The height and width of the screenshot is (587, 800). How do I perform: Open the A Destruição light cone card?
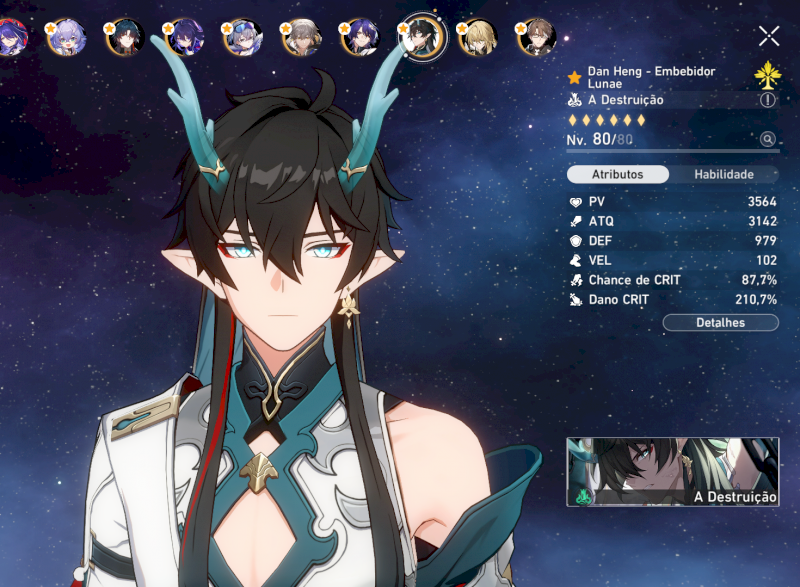tap(672, 472)
